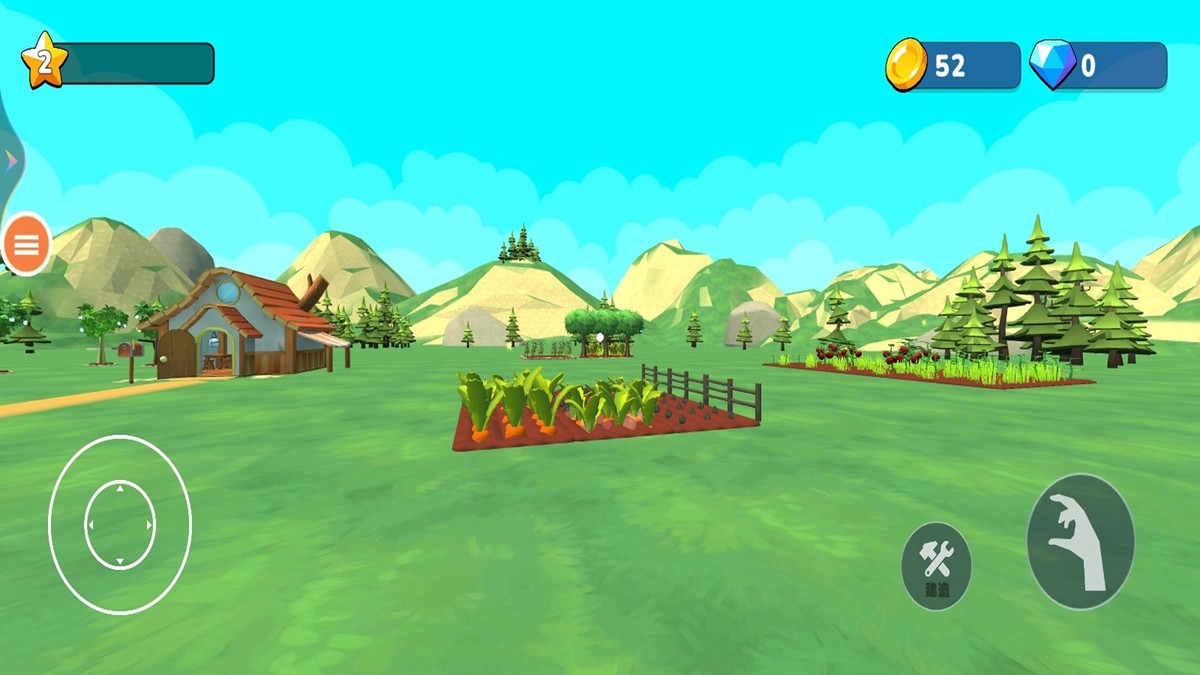Image resolution: width=1200 pixels, height=675 pixels.
Task: Tap the level 2 star badge
Action: [43, 64]
